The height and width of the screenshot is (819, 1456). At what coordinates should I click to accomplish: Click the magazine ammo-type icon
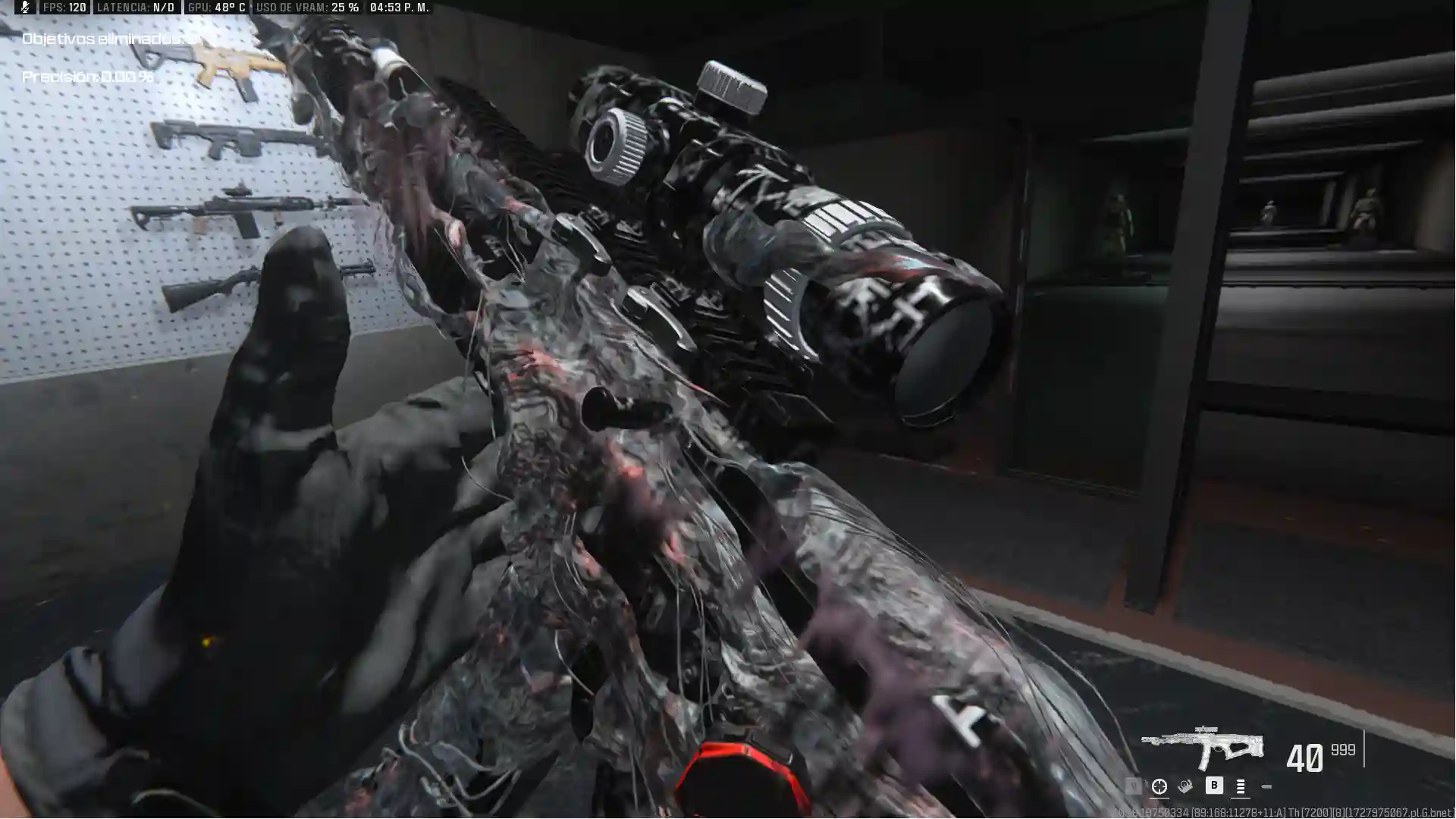[x=1240, y=787]
